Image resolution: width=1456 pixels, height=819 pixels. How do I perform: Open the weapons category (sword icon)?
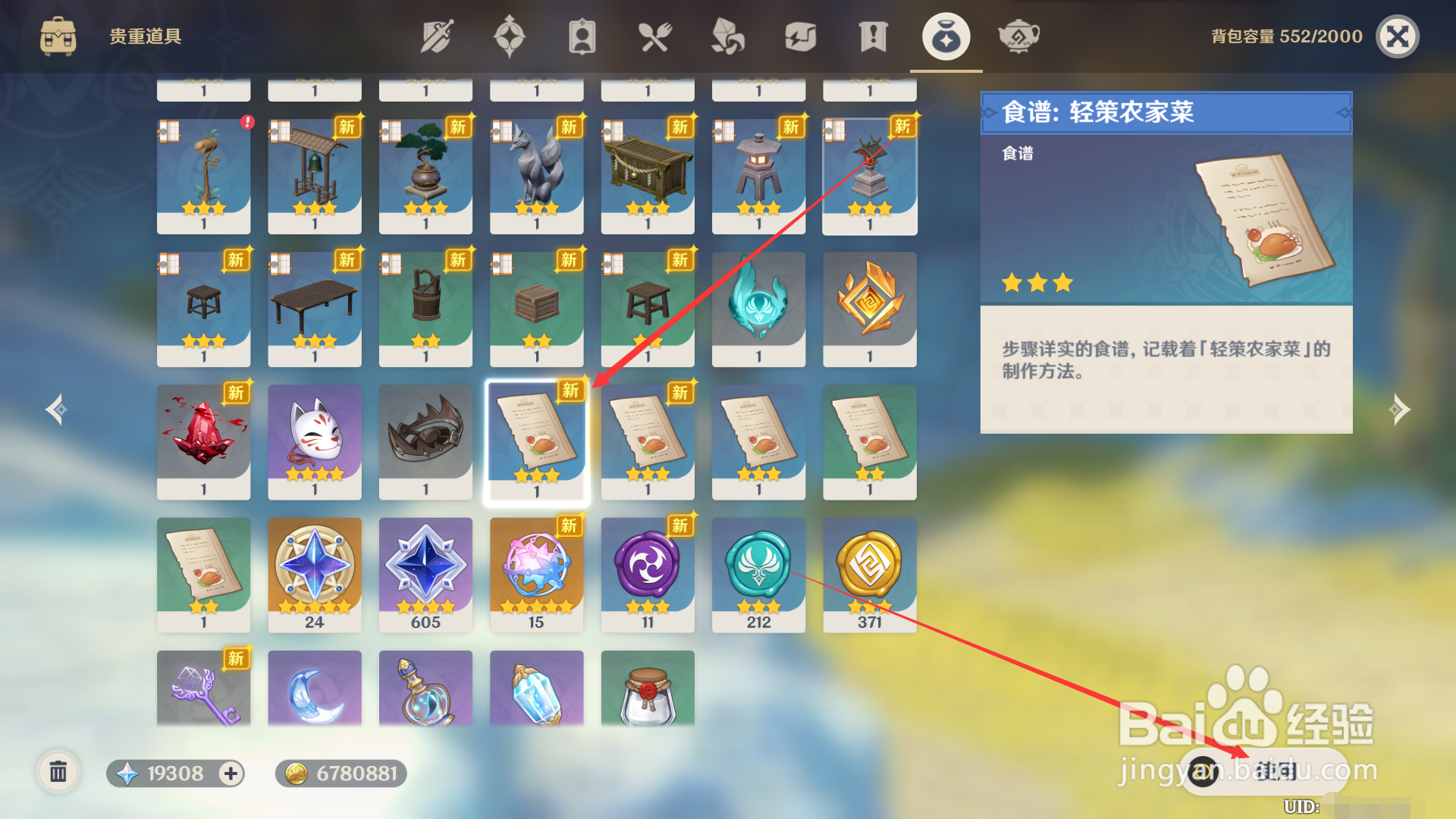click(435, 36)
